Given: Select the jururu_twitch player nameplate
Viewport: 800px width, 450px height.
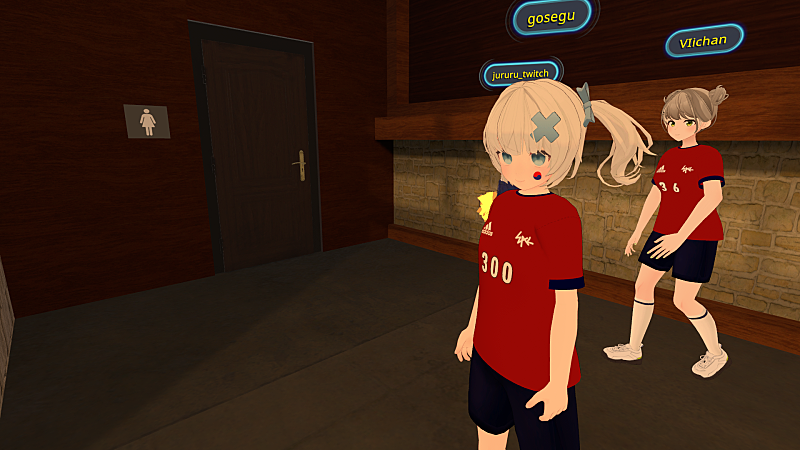Looking at the screenshot, I should point(520,73).
